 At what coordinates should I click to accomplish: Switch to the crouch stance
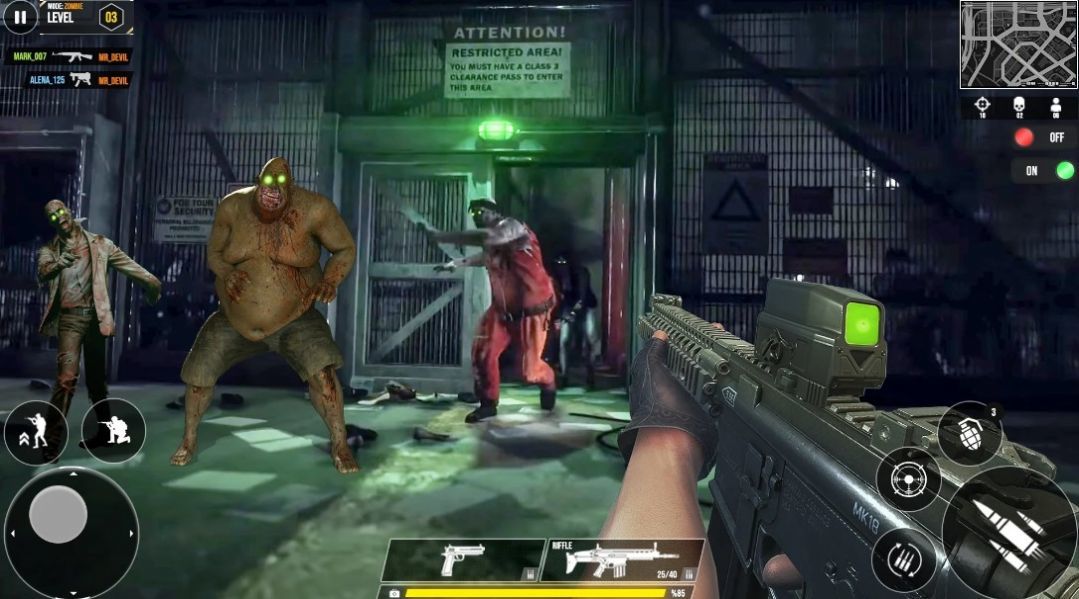point(113,431)
